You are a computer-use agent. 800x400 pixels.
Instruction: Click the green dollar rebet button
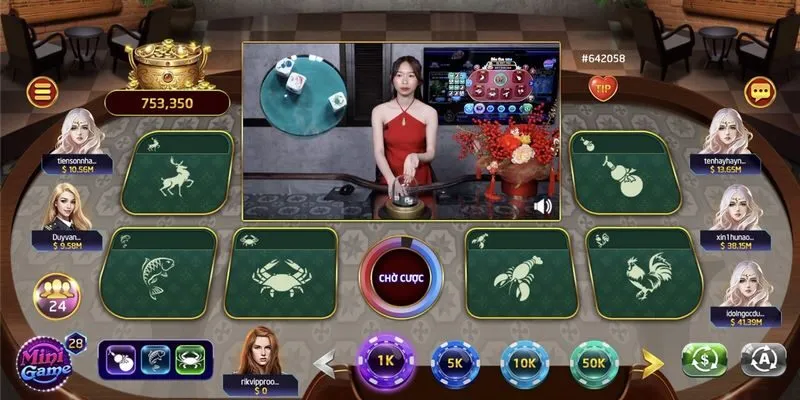[x=704, y=359]
